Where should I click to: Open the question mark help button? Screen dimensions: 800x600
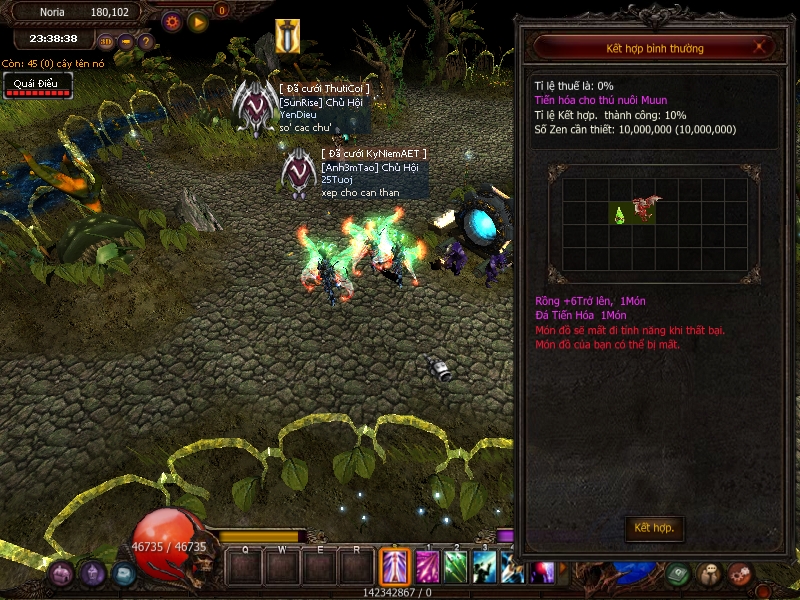click(146, 42)
